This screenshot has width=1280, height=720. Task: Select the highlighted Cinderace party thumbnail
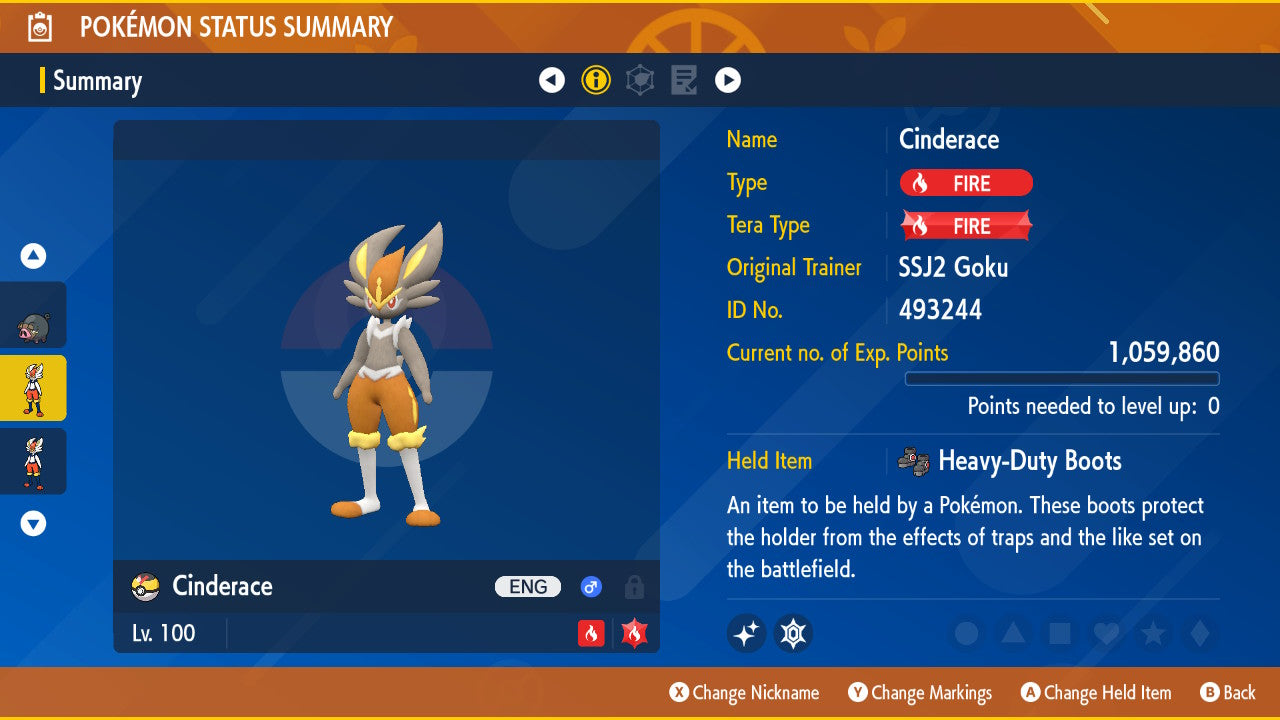click(x=34, y=388)
